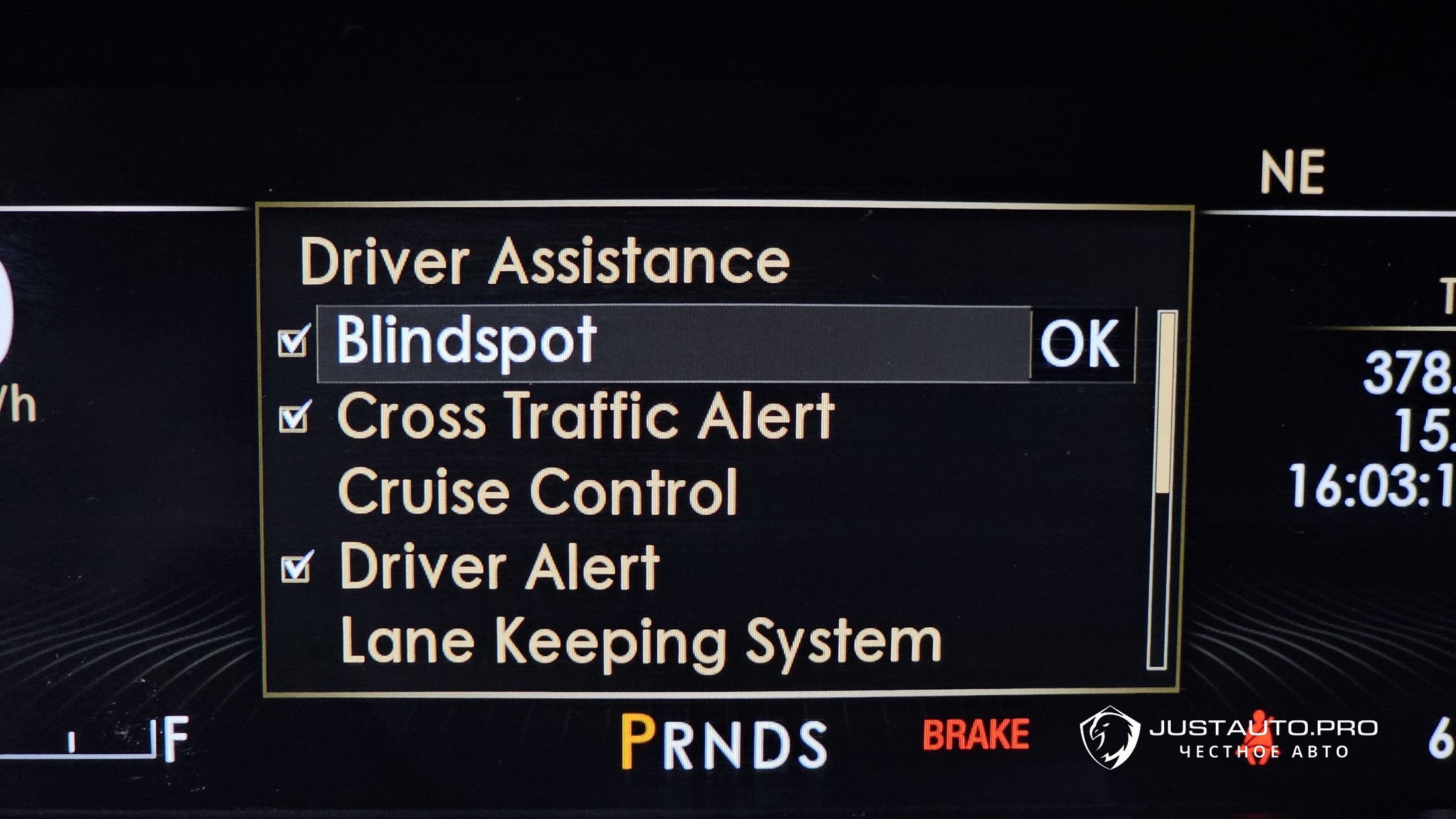Choose the Cross Traffic Alert entry
Viewport: 1456px width, 819px height.
click(586, 416)
